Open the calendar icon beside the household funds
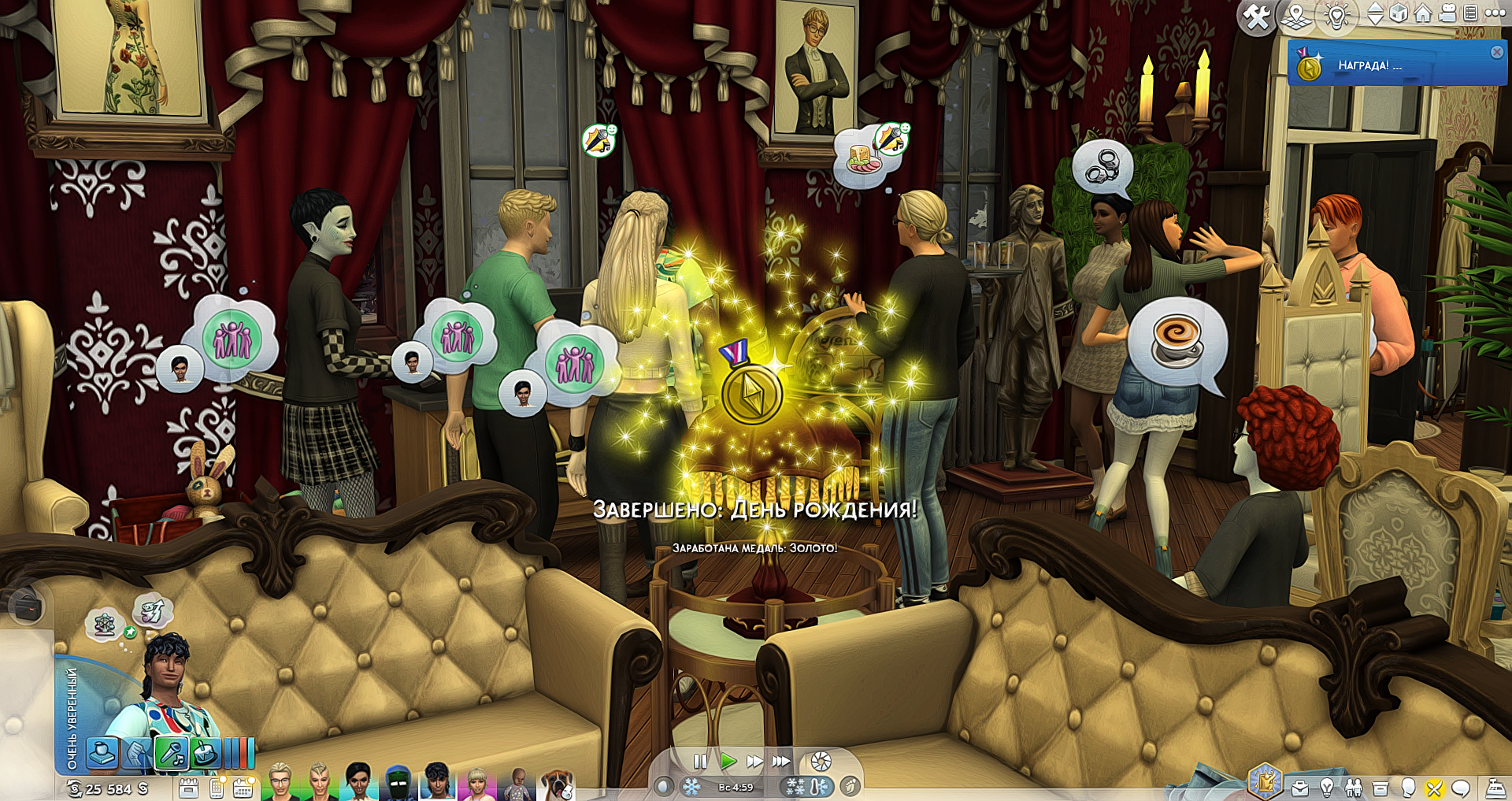This screenshot has width=1512, height=801. (x=188, y=787)
